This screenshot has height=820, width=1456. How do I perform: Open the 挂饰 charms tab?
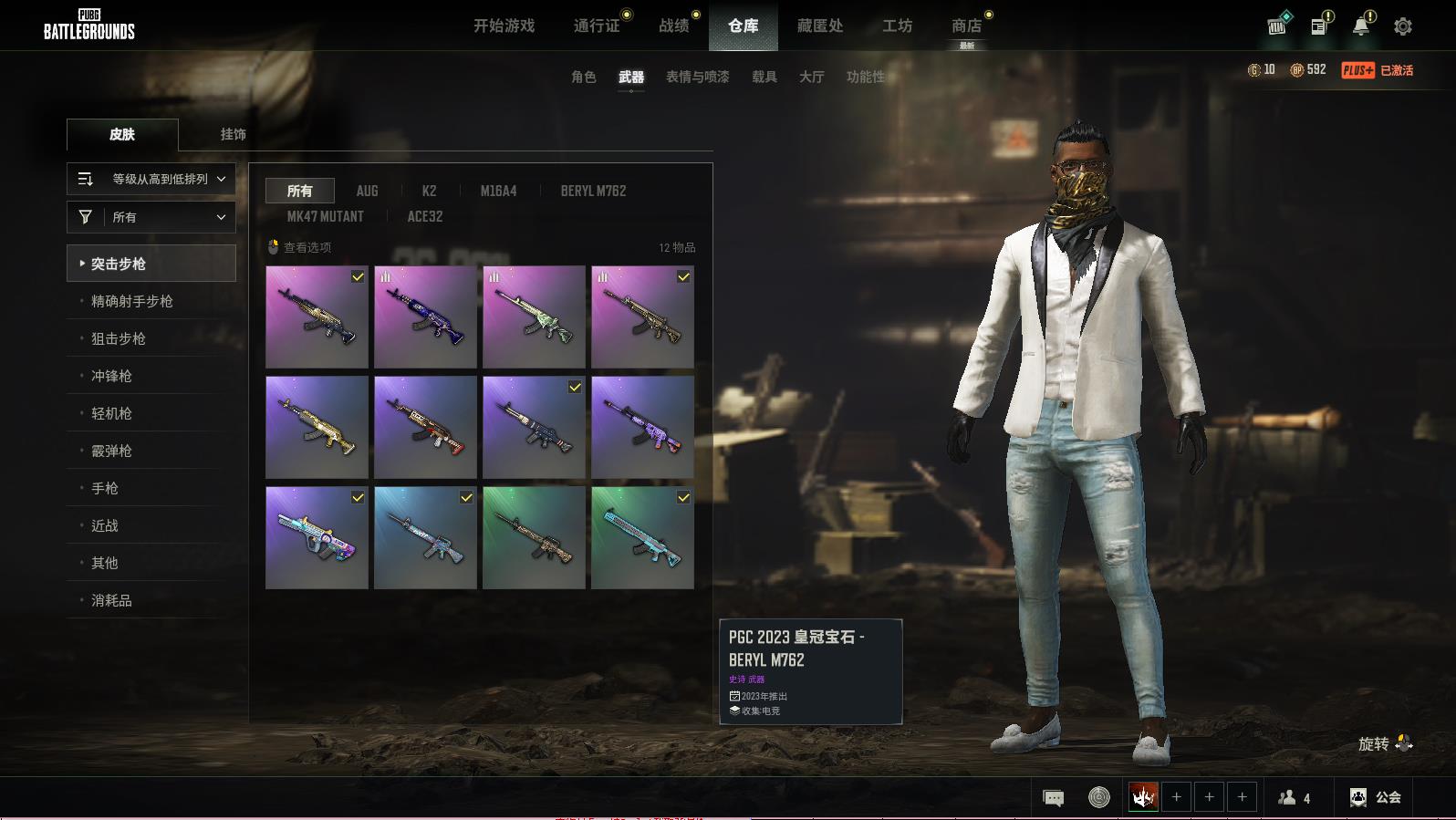(x=233, y=134)
